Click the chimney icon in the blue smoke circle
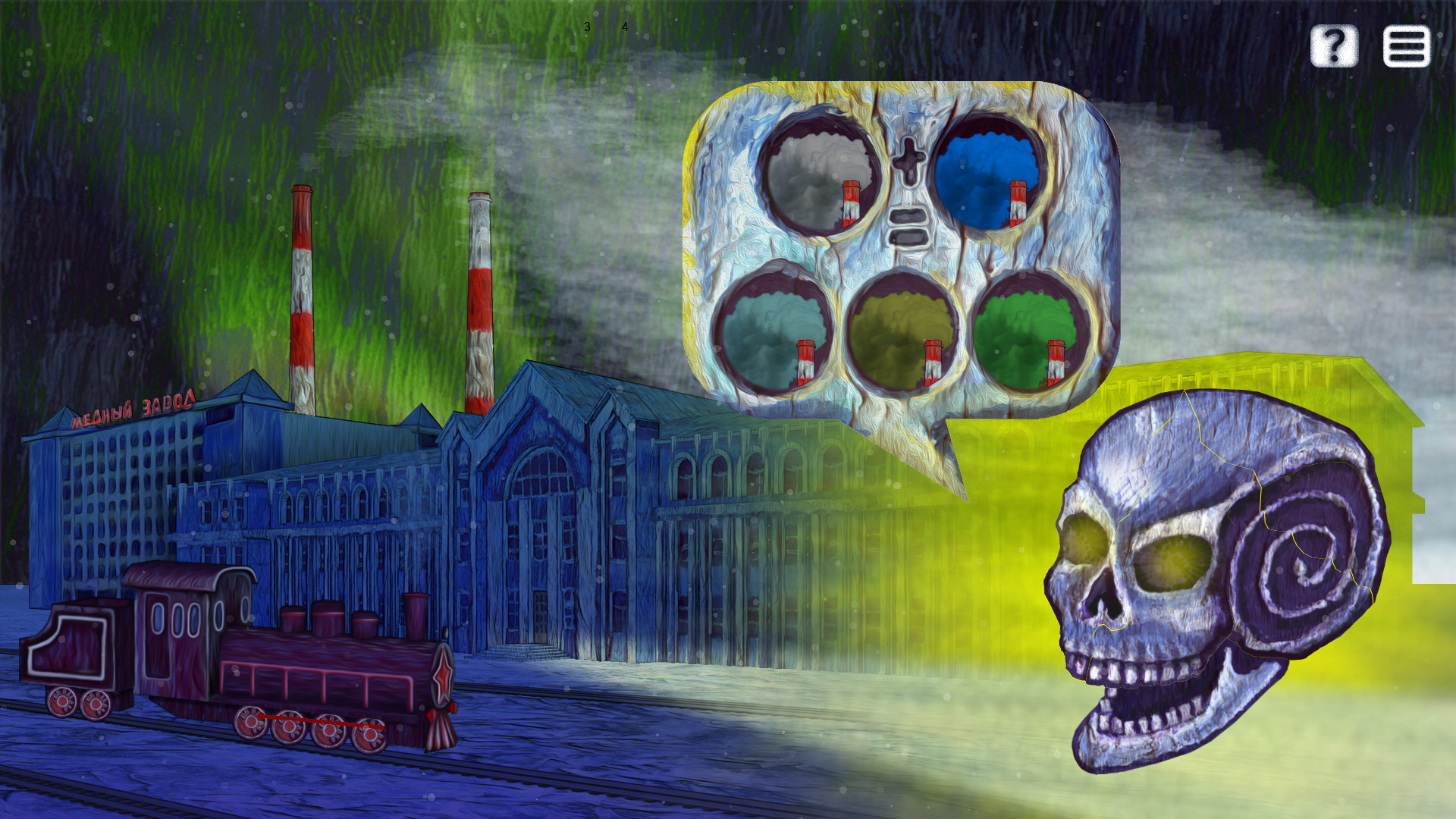This screenshot has height=819, width=1456. pyautogui.click(x=1017, y=202)
